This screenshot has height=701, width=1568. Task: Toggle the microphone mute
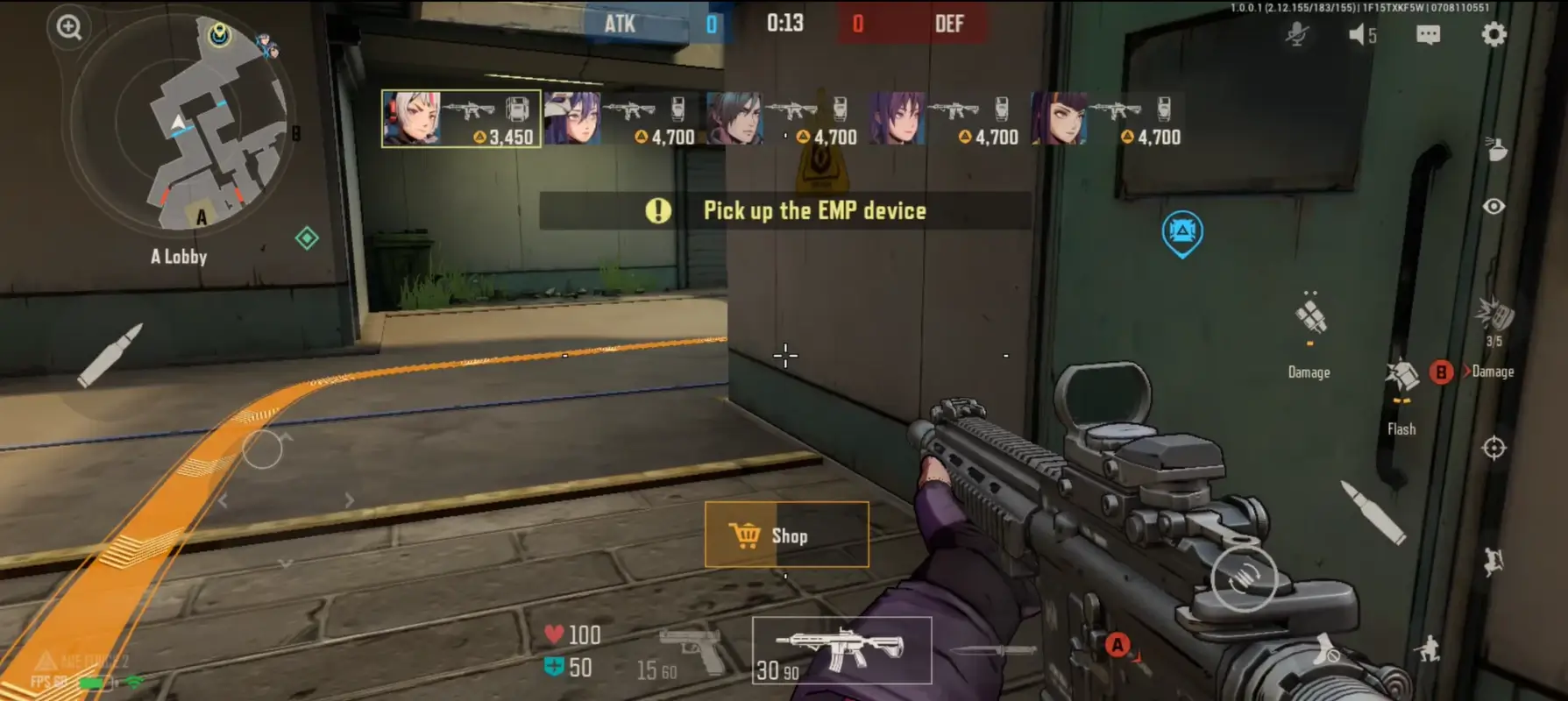click(x=1298, y=35)
